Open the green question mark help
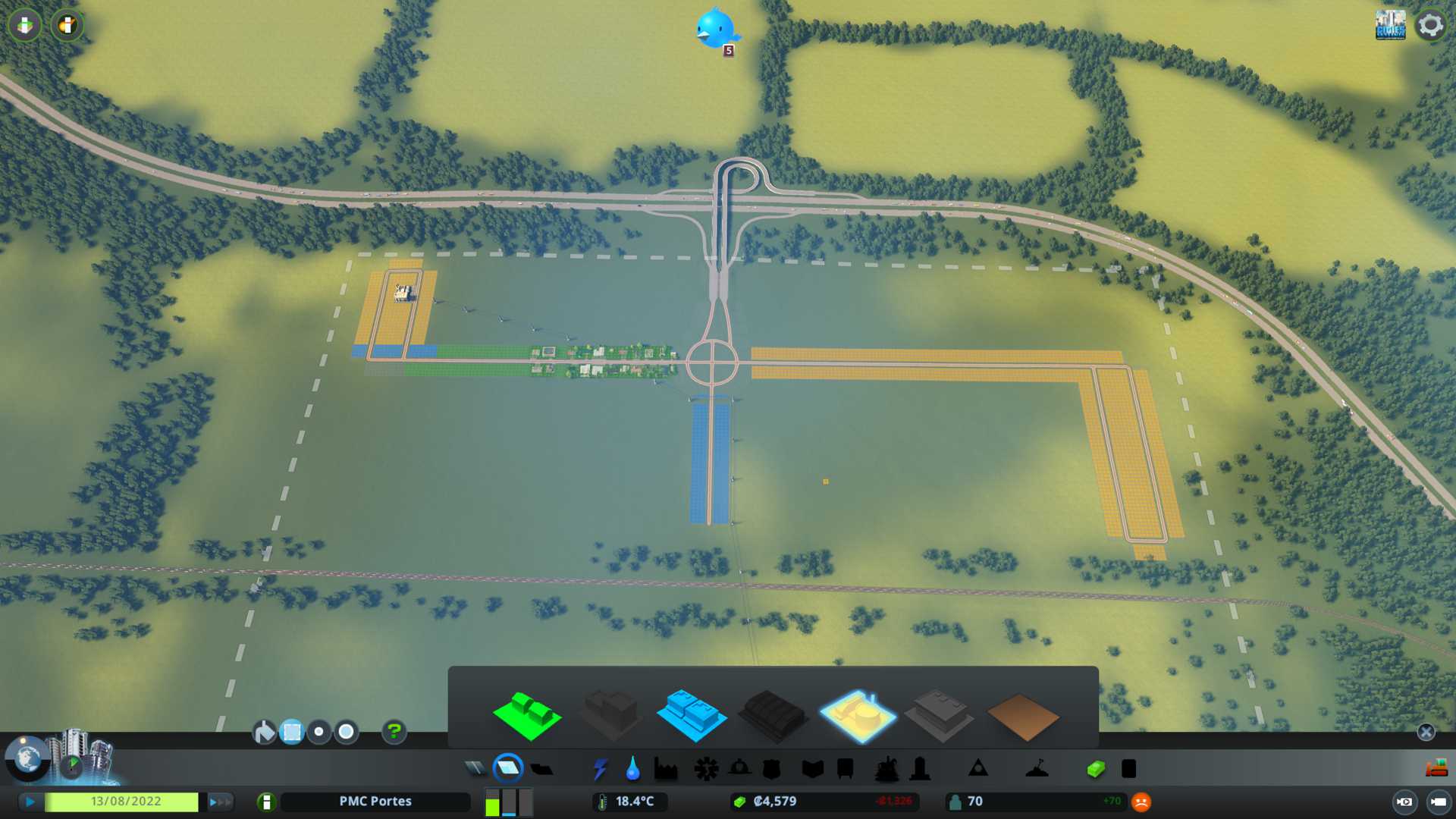The height and width of the screenshot is (819, 1456). (x=394, y=732)
